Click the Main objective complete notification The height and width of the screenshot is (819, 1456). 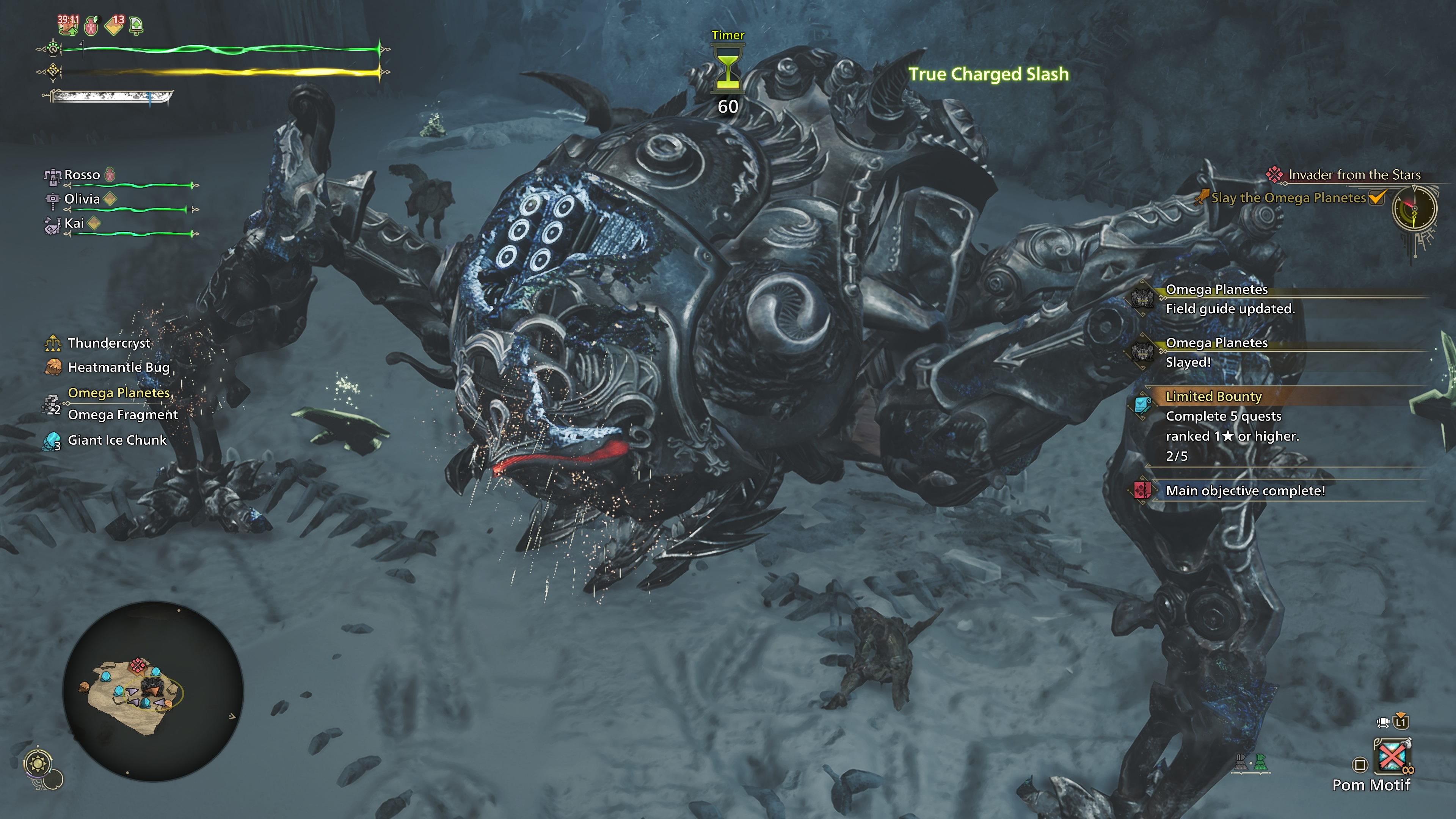(x=1244, y=491)
